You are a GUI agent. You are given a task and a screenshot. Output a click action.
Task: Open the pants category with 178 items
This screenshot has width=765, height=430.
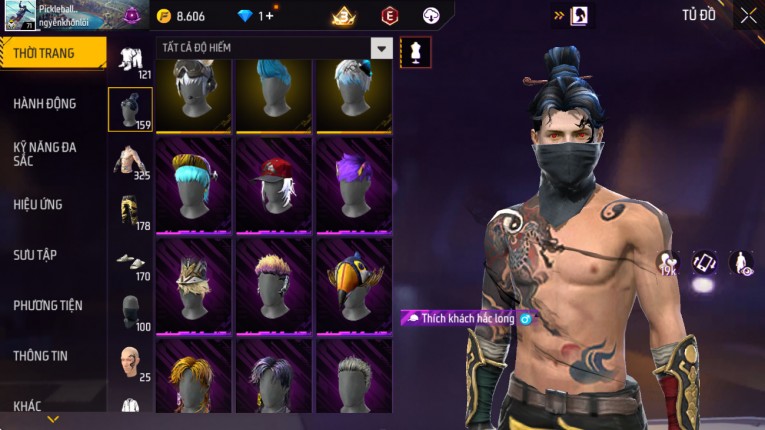(x=130, y=211)
